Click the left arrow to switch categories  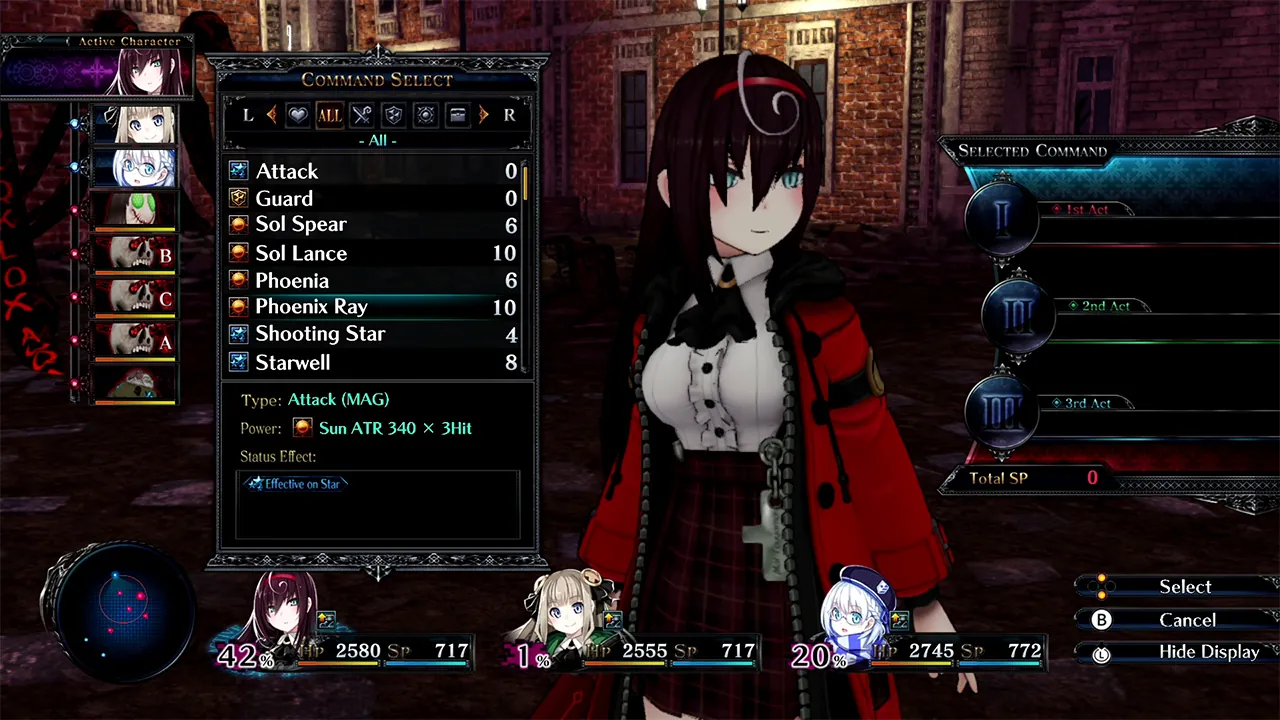point(271,115)
